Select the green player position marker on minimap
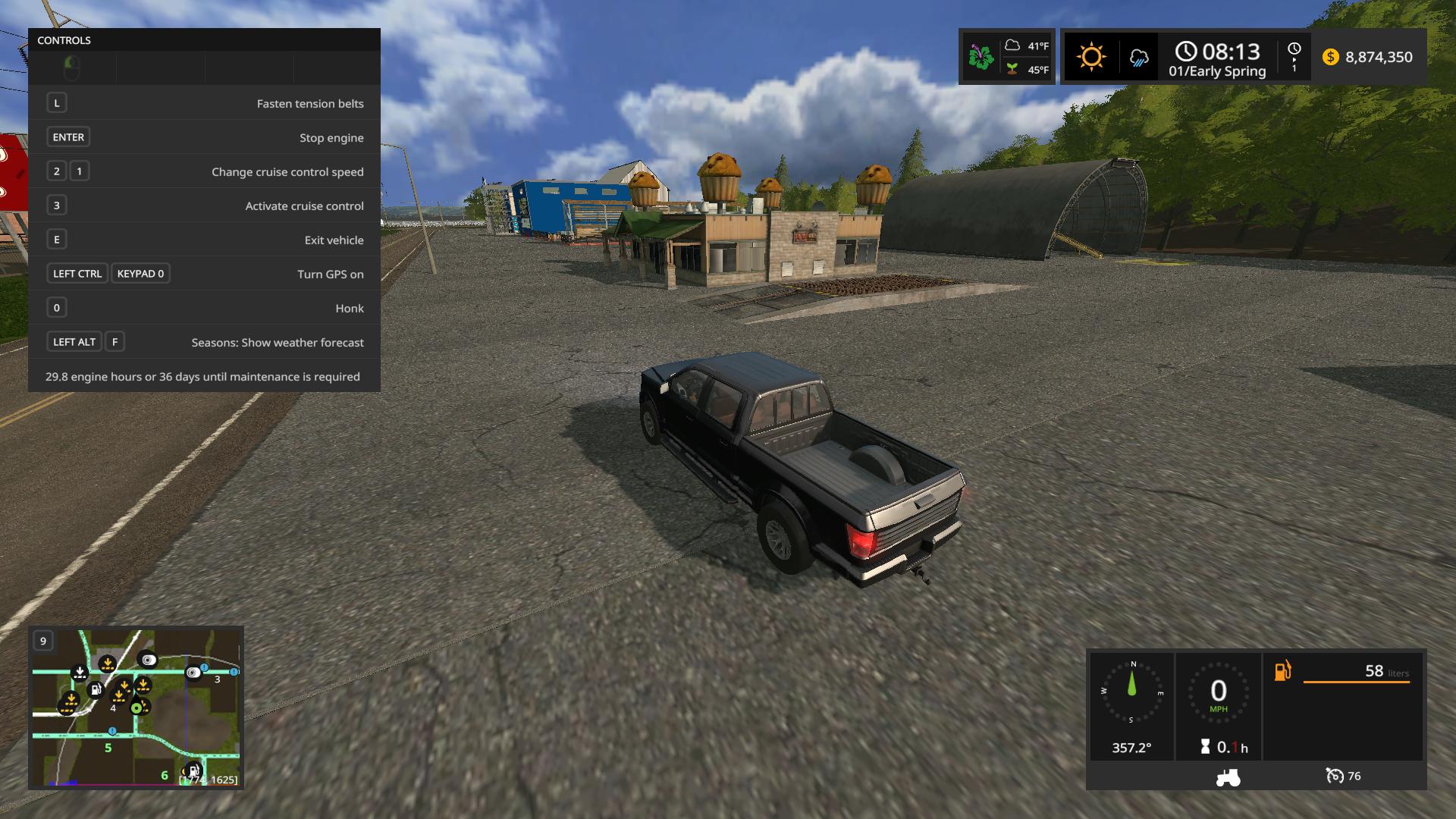The image size is (1456, 819). 137,708
